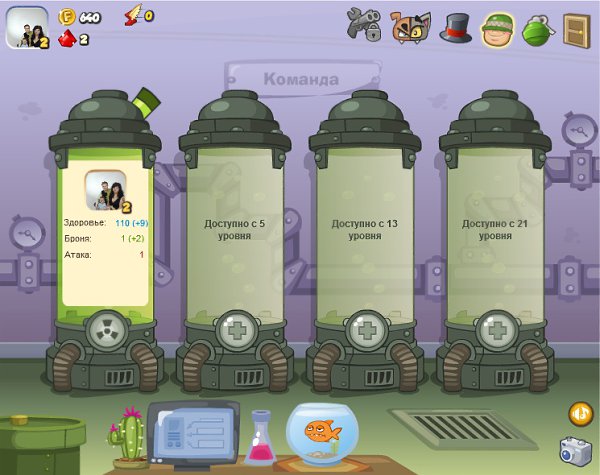This screenshot has height=475, width=600.
Task: Click the lightning bolt energy icon
Action: (x=133, y=15)
